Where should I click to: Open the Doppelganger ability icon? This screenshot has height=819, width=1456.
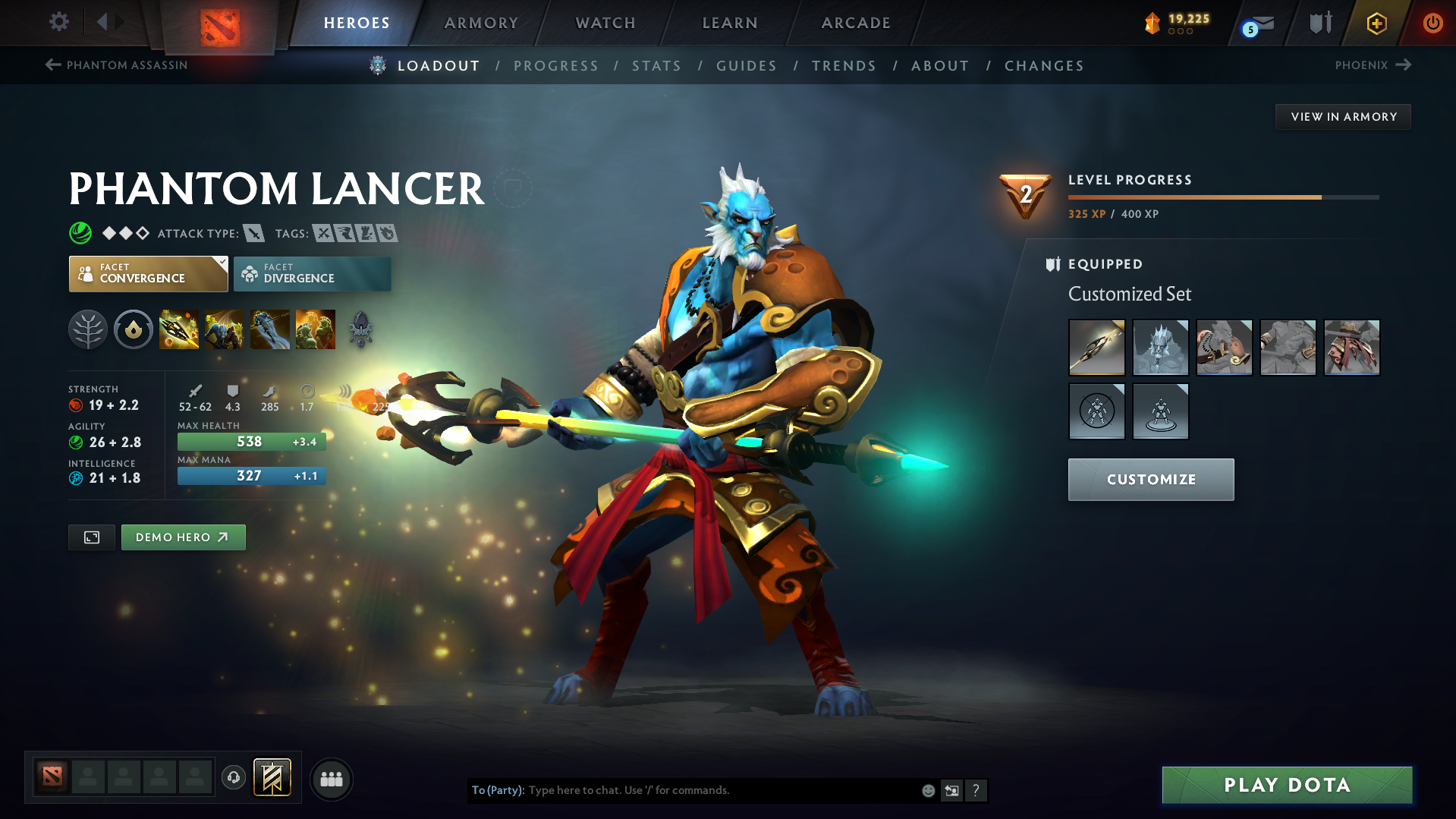point(225,329)
